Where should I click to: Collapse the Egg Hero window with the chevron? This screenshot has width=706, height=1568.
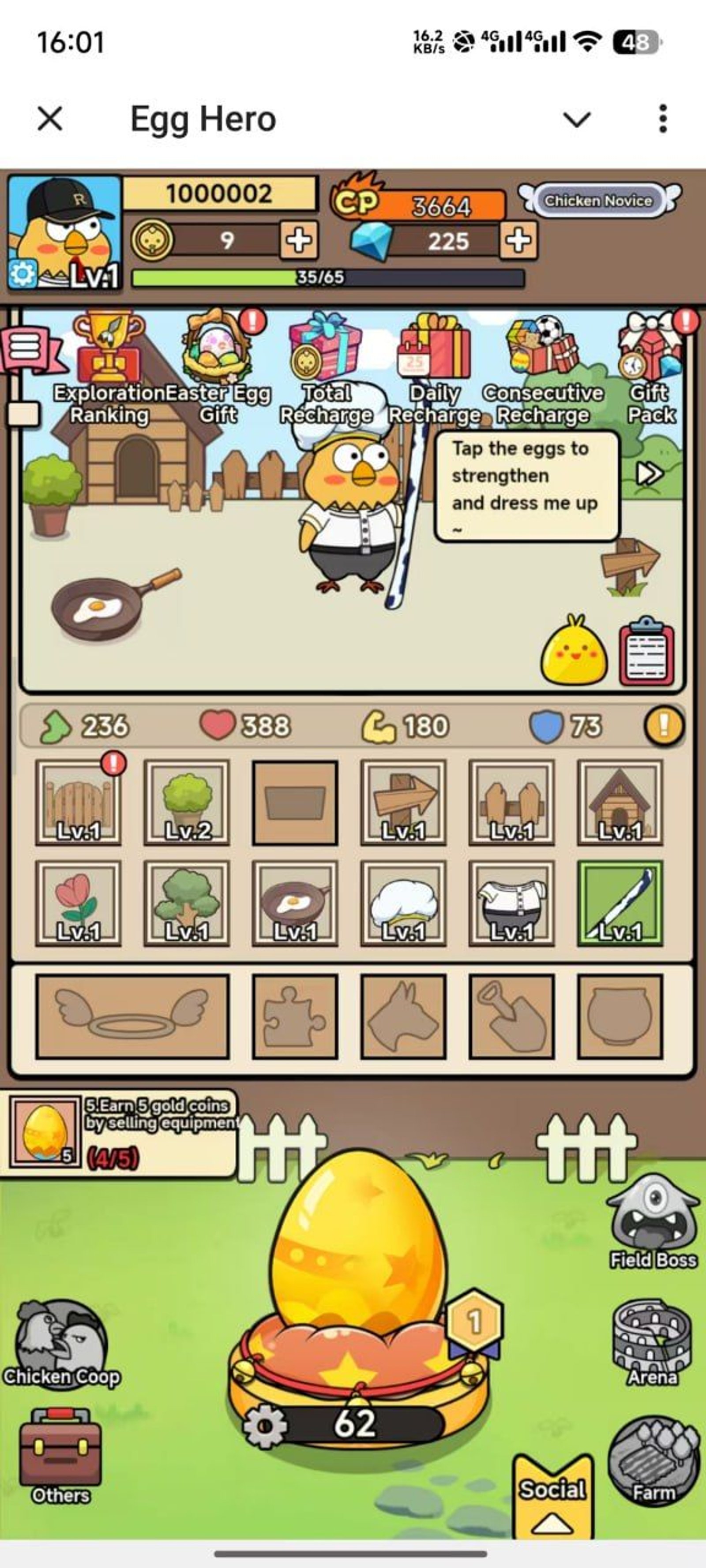click(578, 119)
